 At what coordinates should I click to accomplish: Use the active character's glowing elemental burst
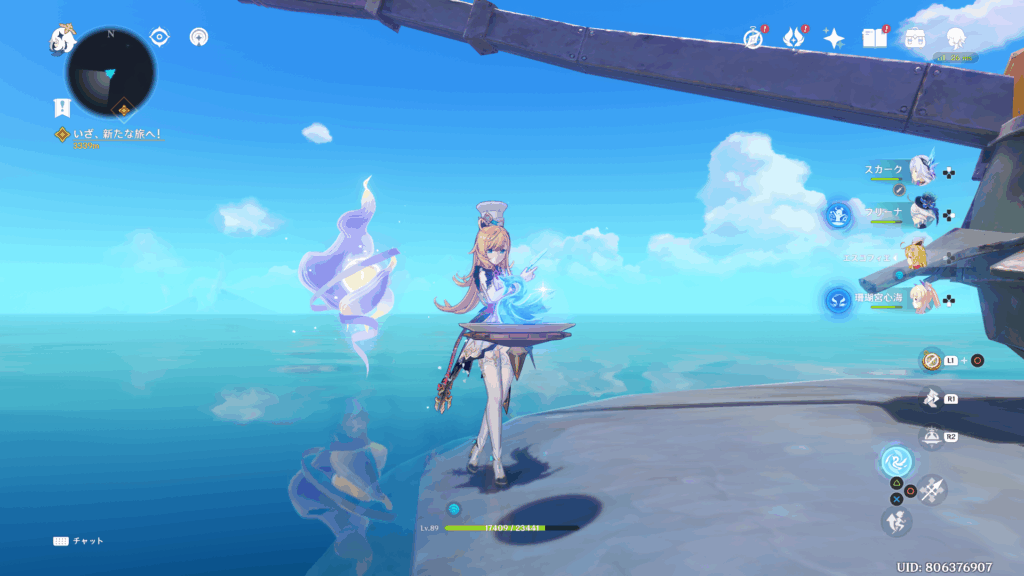(895, 461)
